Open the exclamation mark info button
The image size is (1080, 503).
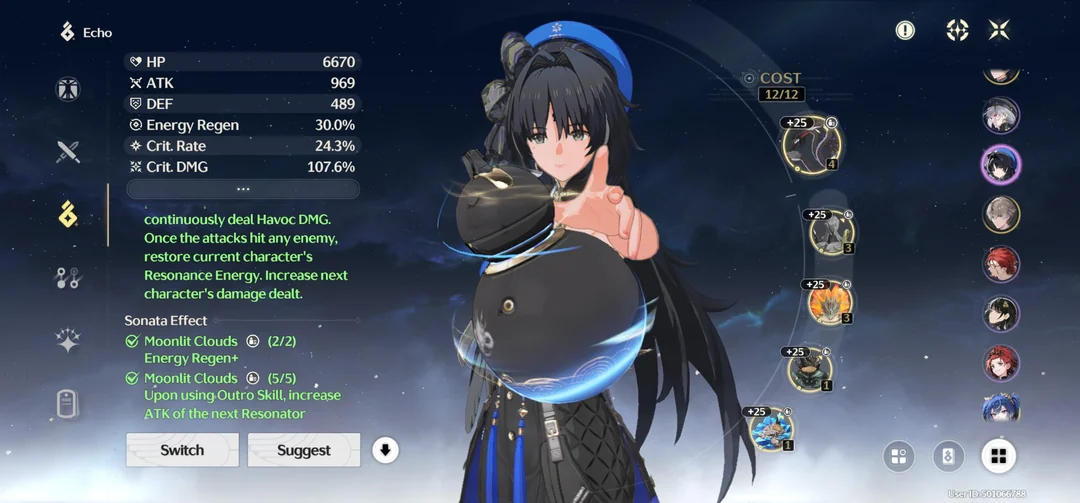point(905,30)
